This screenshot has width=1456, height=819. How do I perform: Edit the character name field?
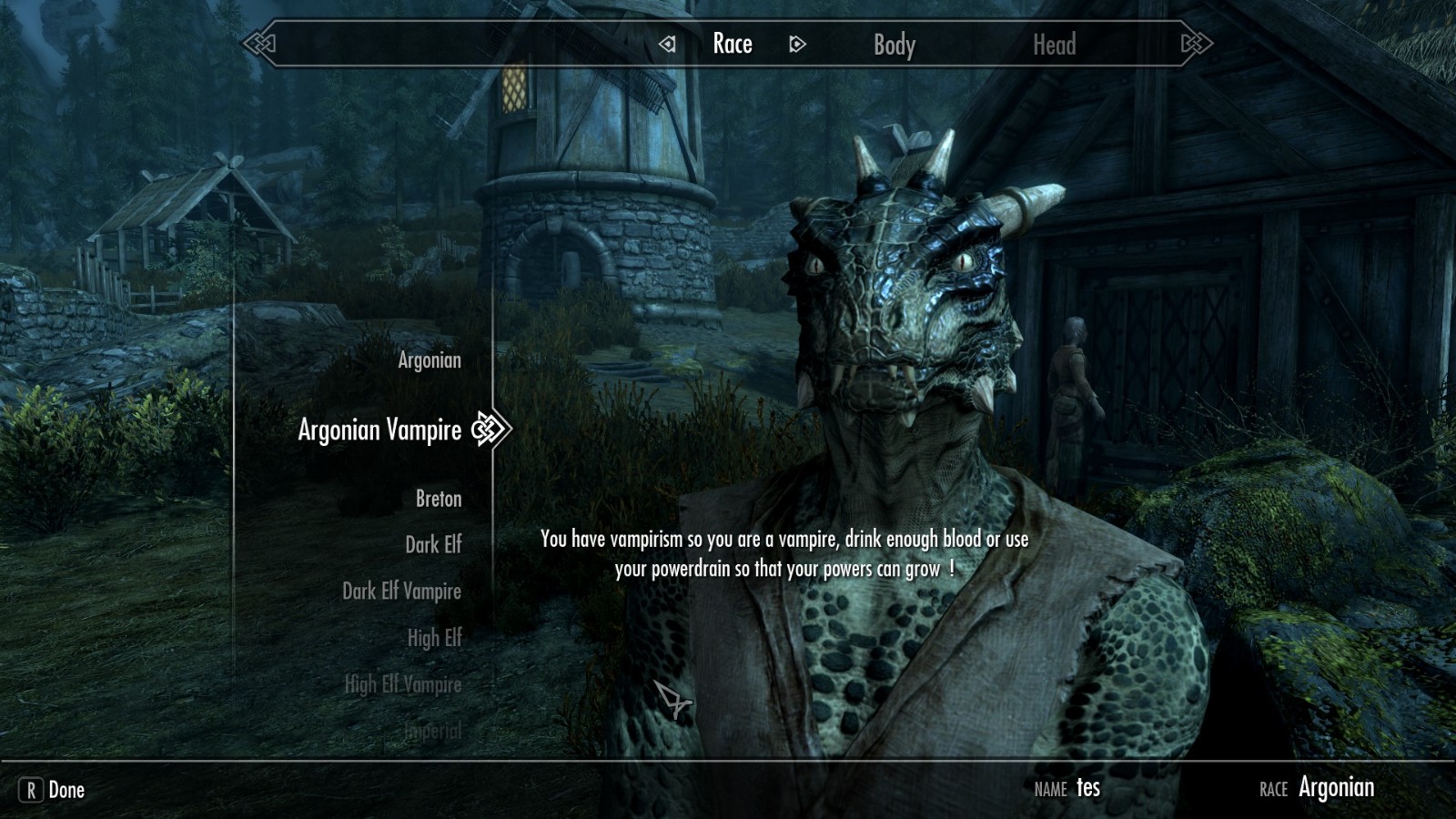1087,788
